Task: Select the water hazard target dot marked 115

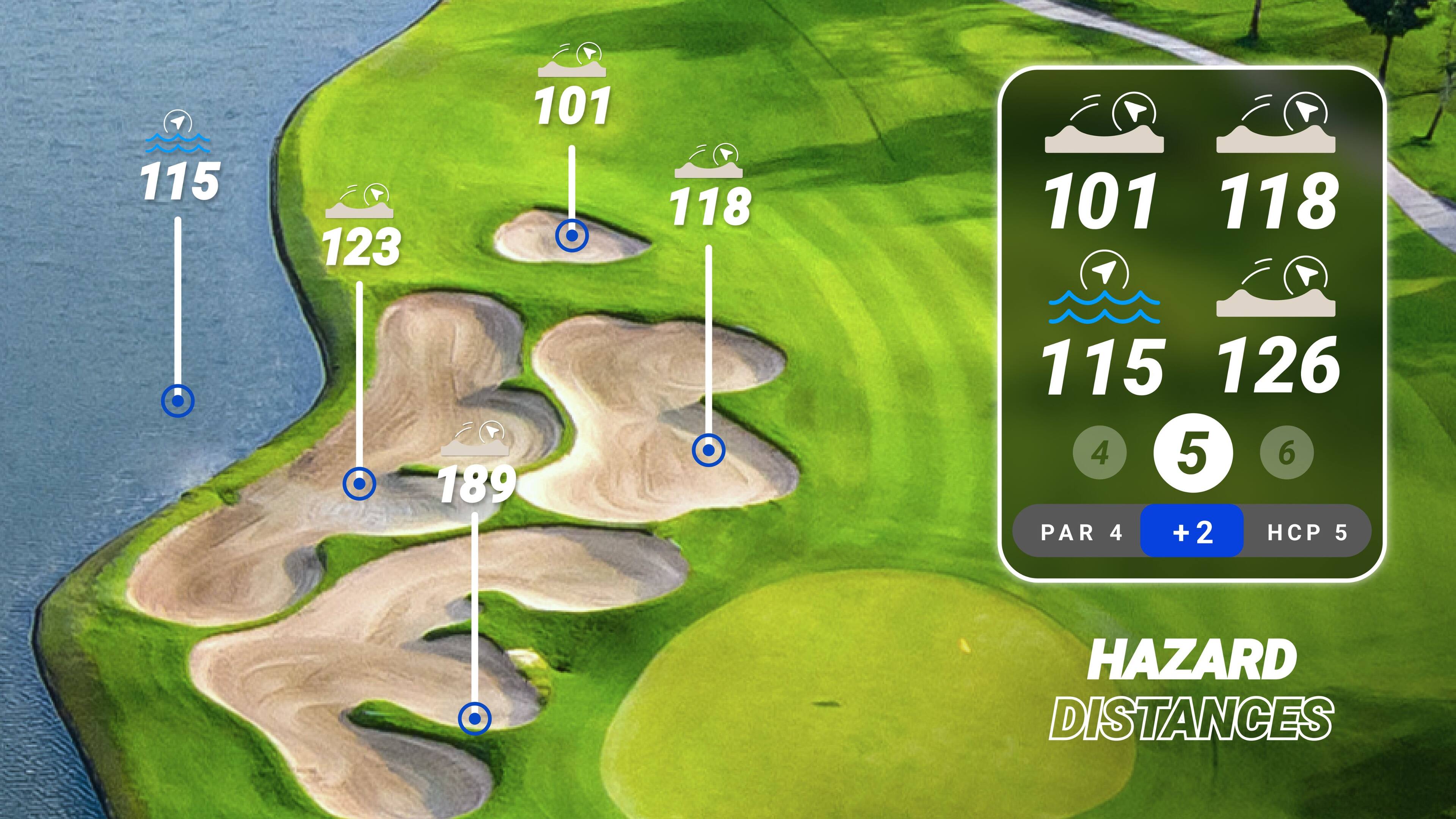Action: 177,401
